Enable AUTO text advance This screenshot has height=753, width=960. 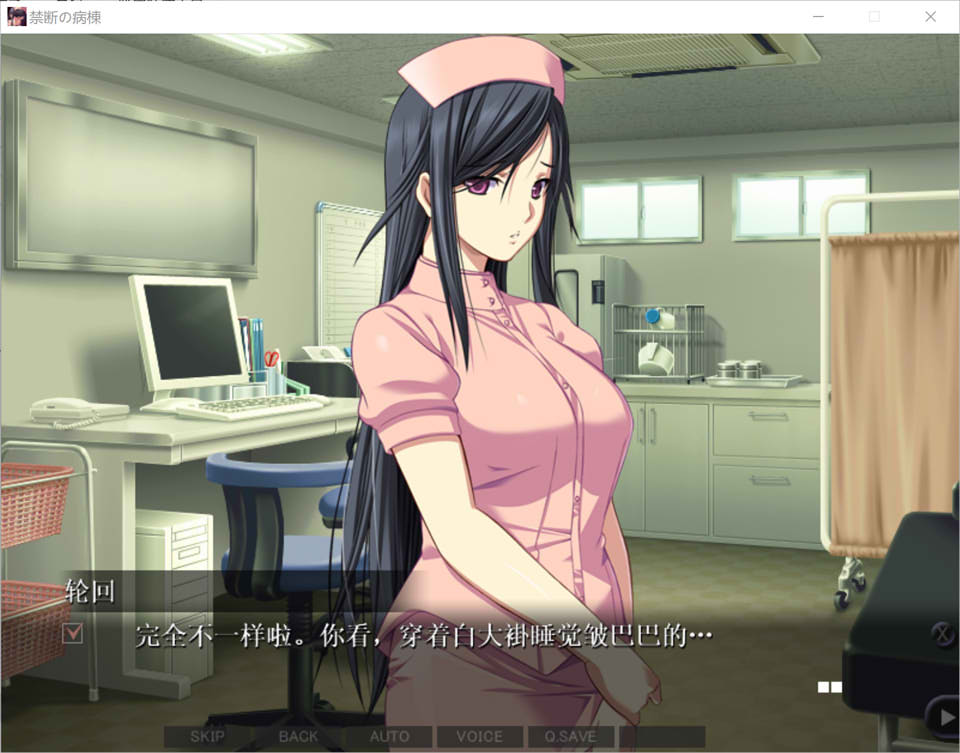[389, 737]
